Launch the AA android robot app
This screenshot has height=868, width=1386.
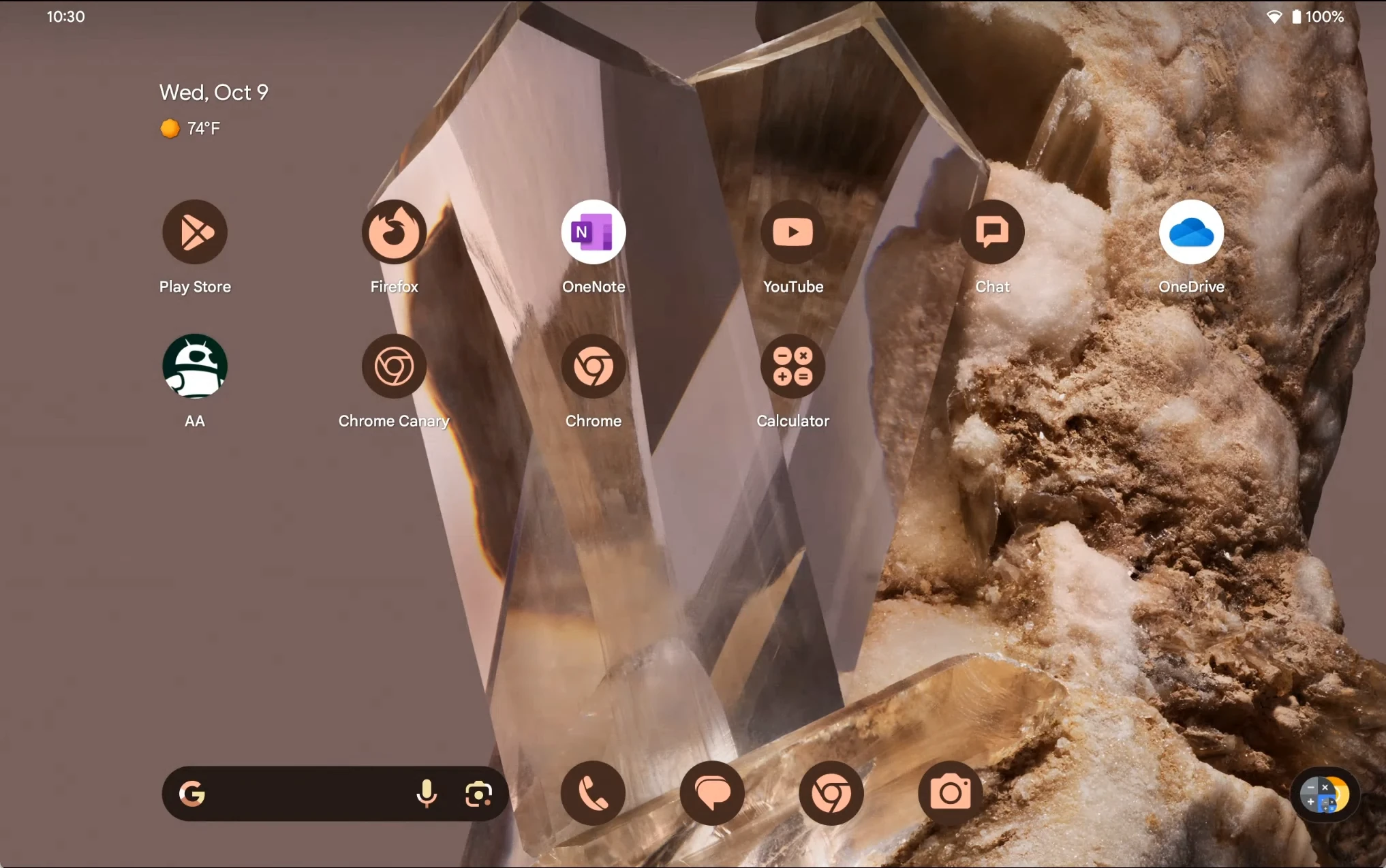(195, 367)
